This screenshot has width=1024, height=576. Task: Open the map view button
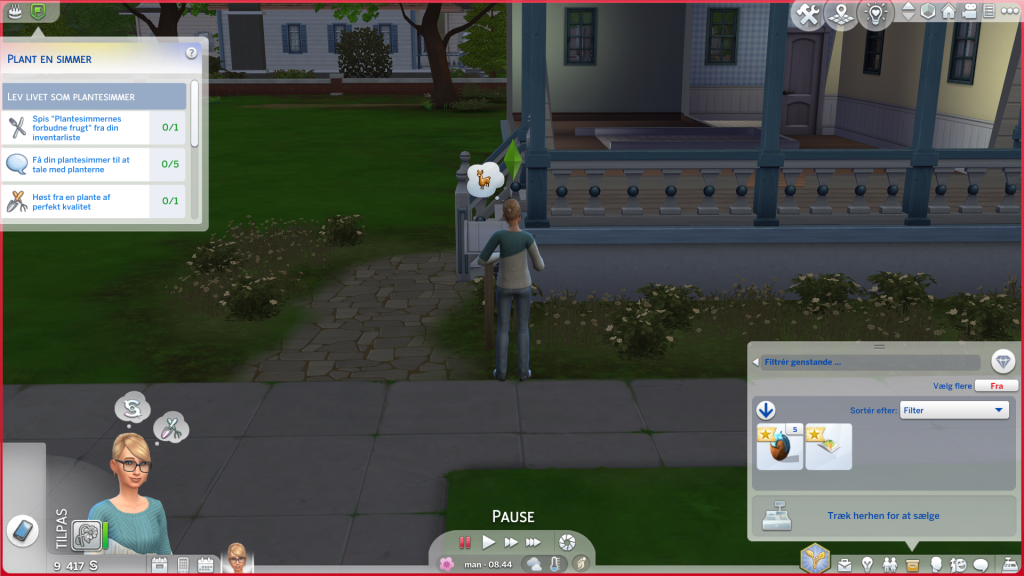841,14
